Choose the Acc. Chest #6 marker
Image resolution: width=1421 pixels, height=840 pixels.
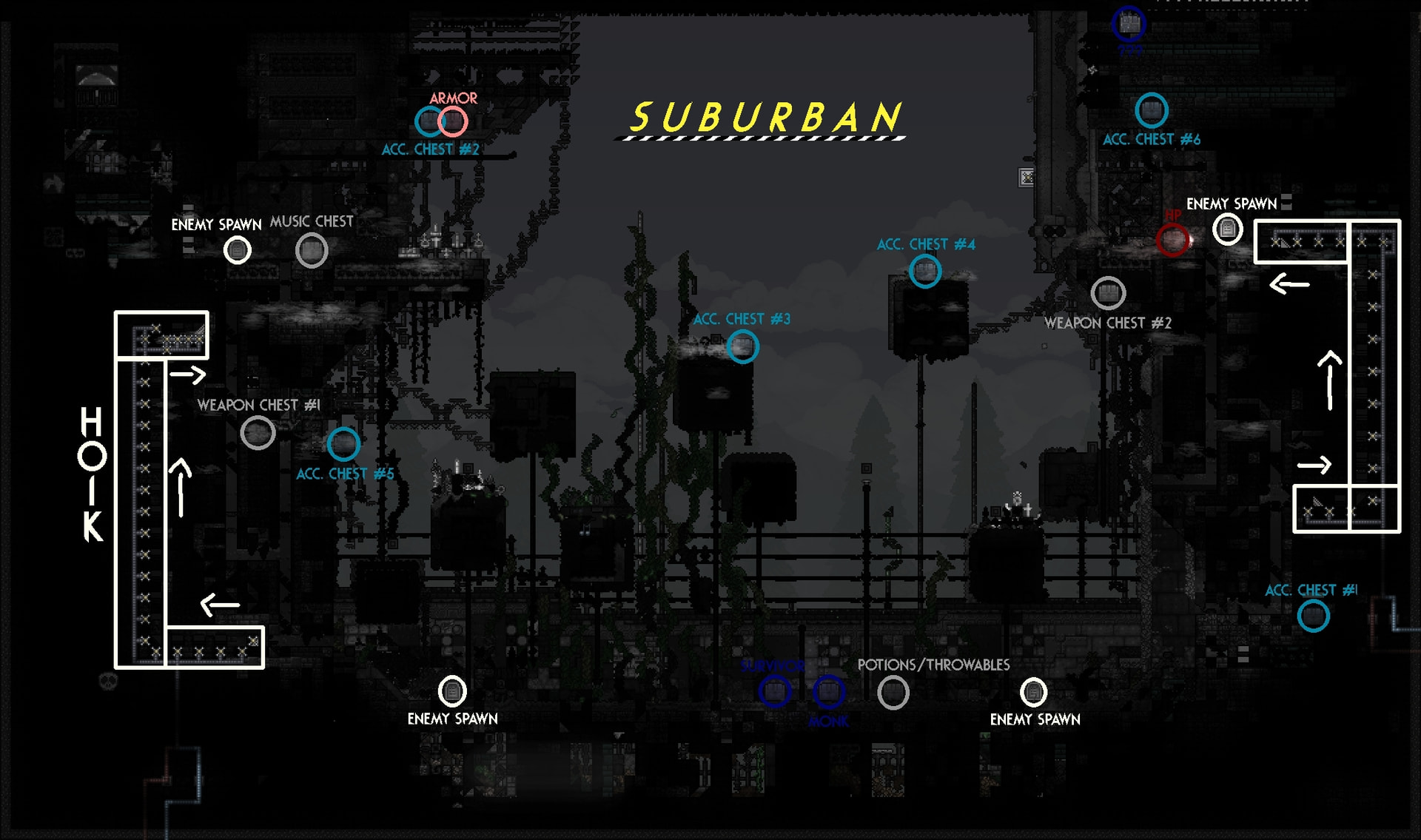pos(1151,110)
